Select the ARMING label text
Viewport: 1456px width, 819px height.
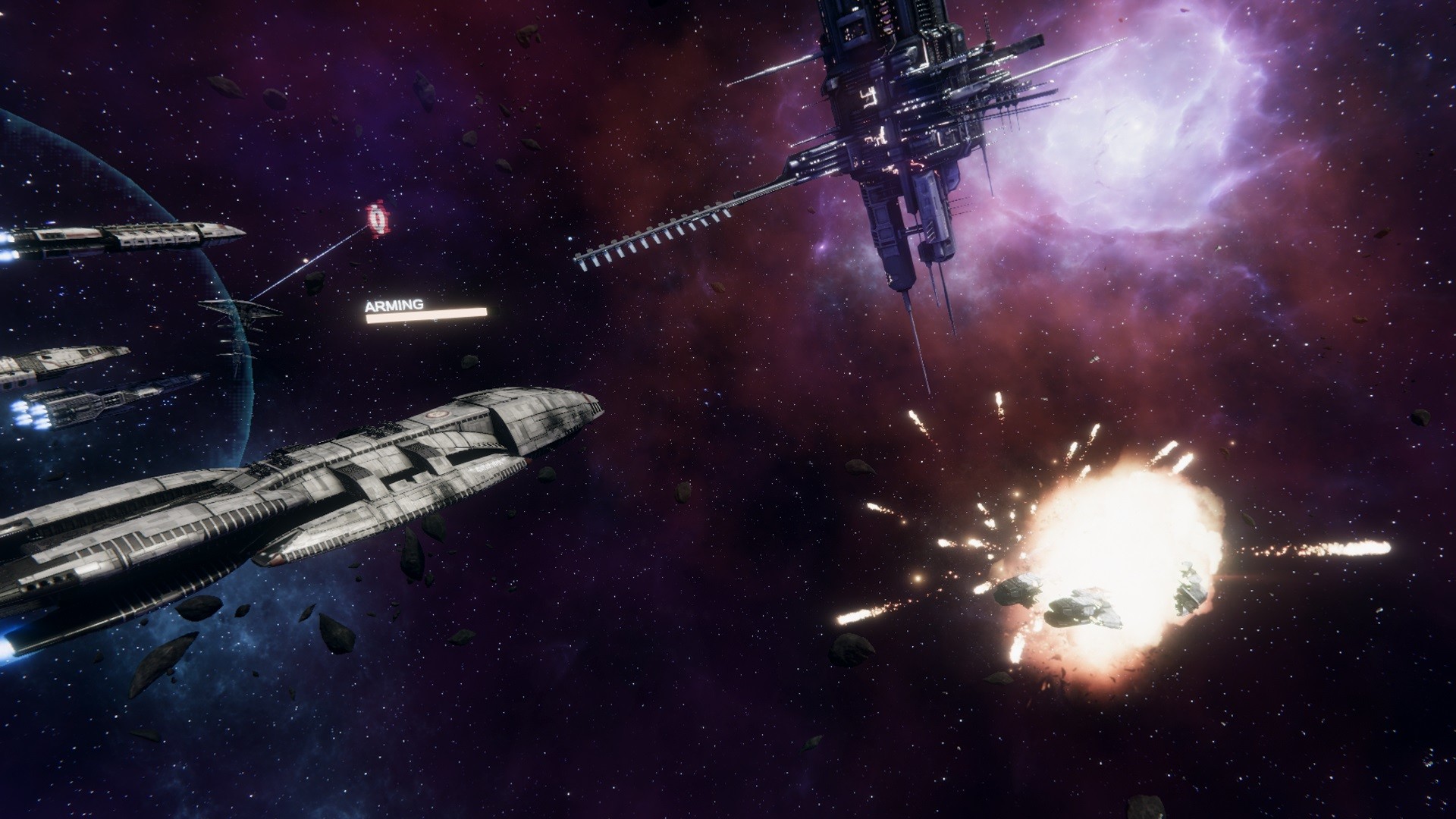(x=393, y=303)
